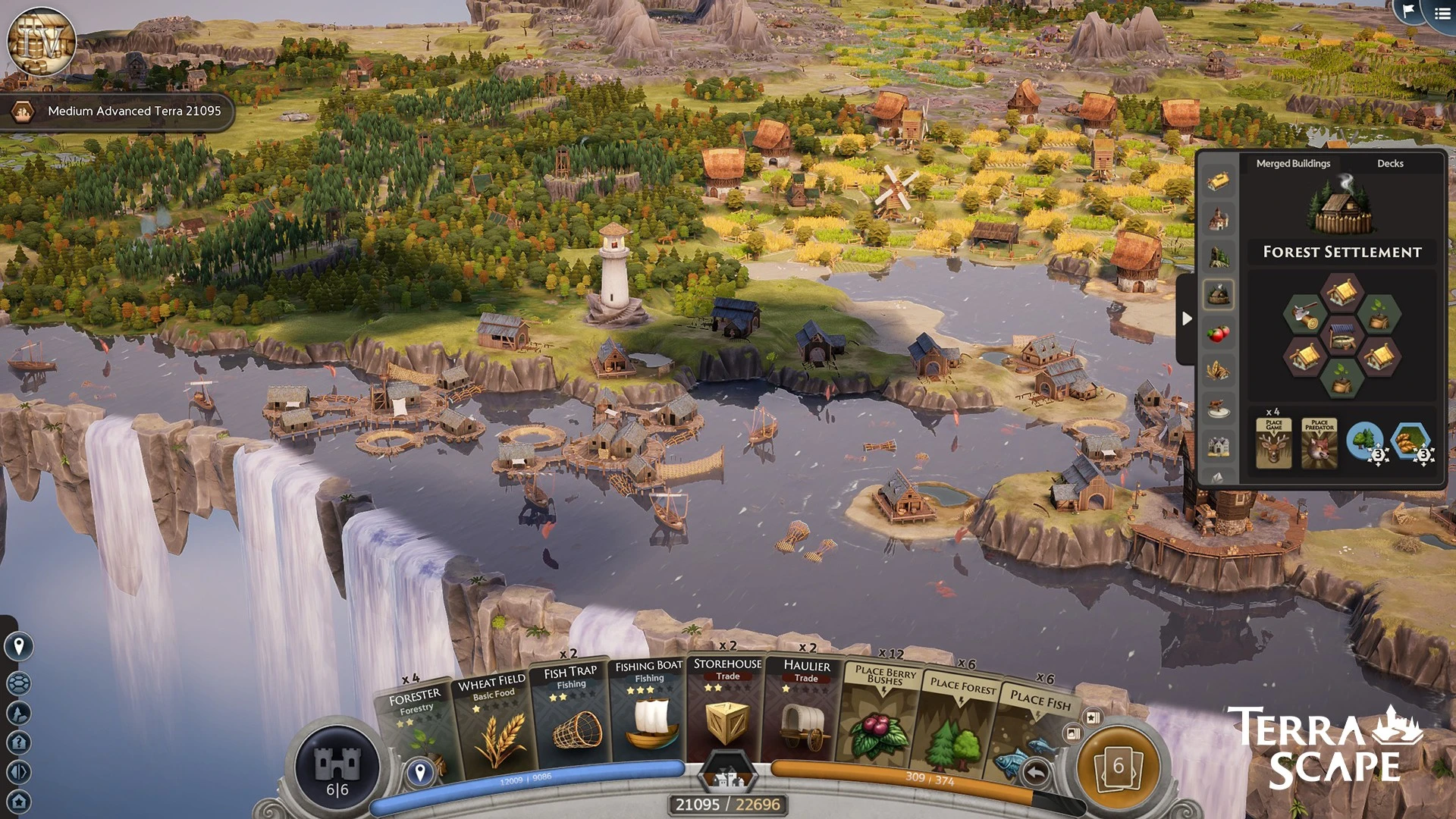Draw from the orange deck button
The height and width of the screenshot is (819, 1456).
[1119, 767]
